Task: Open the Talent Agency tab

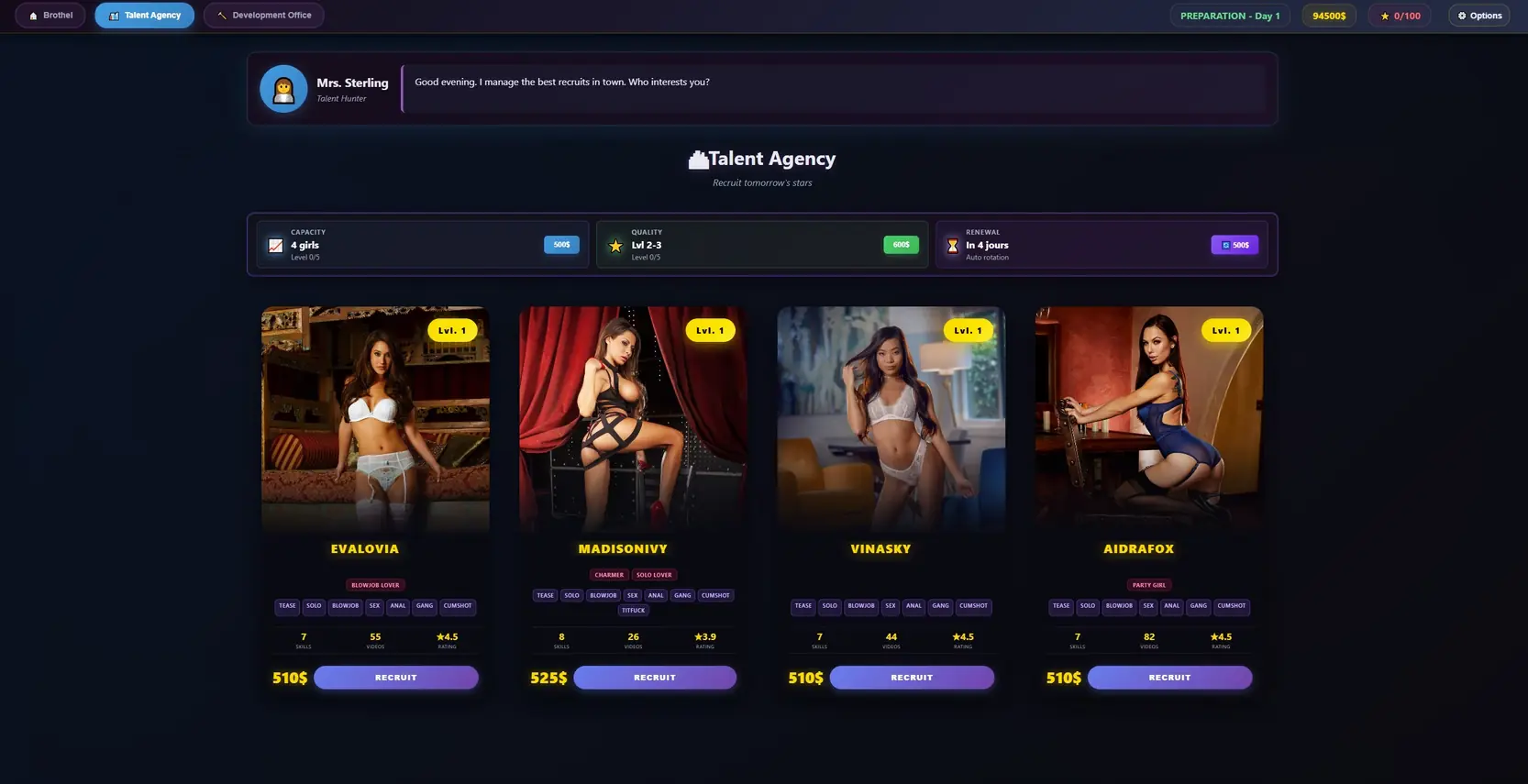Action: 145,16
